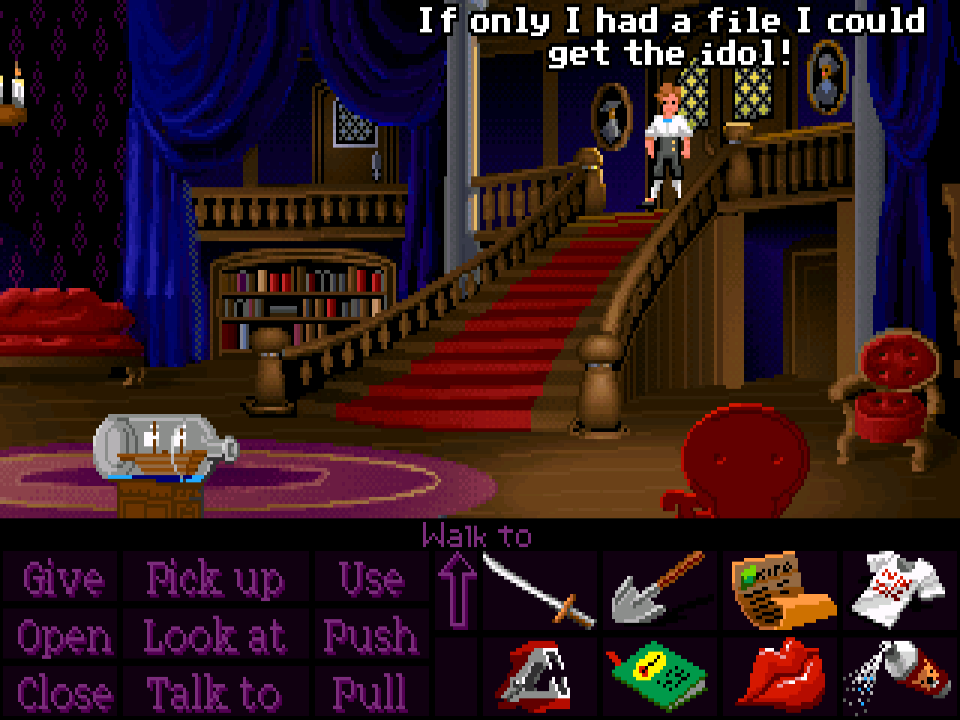Image resolution: width=960 pixels, height=720 pixels.
Task: Pick the shovel from the inventory
Action: click(x=656, y=592)
